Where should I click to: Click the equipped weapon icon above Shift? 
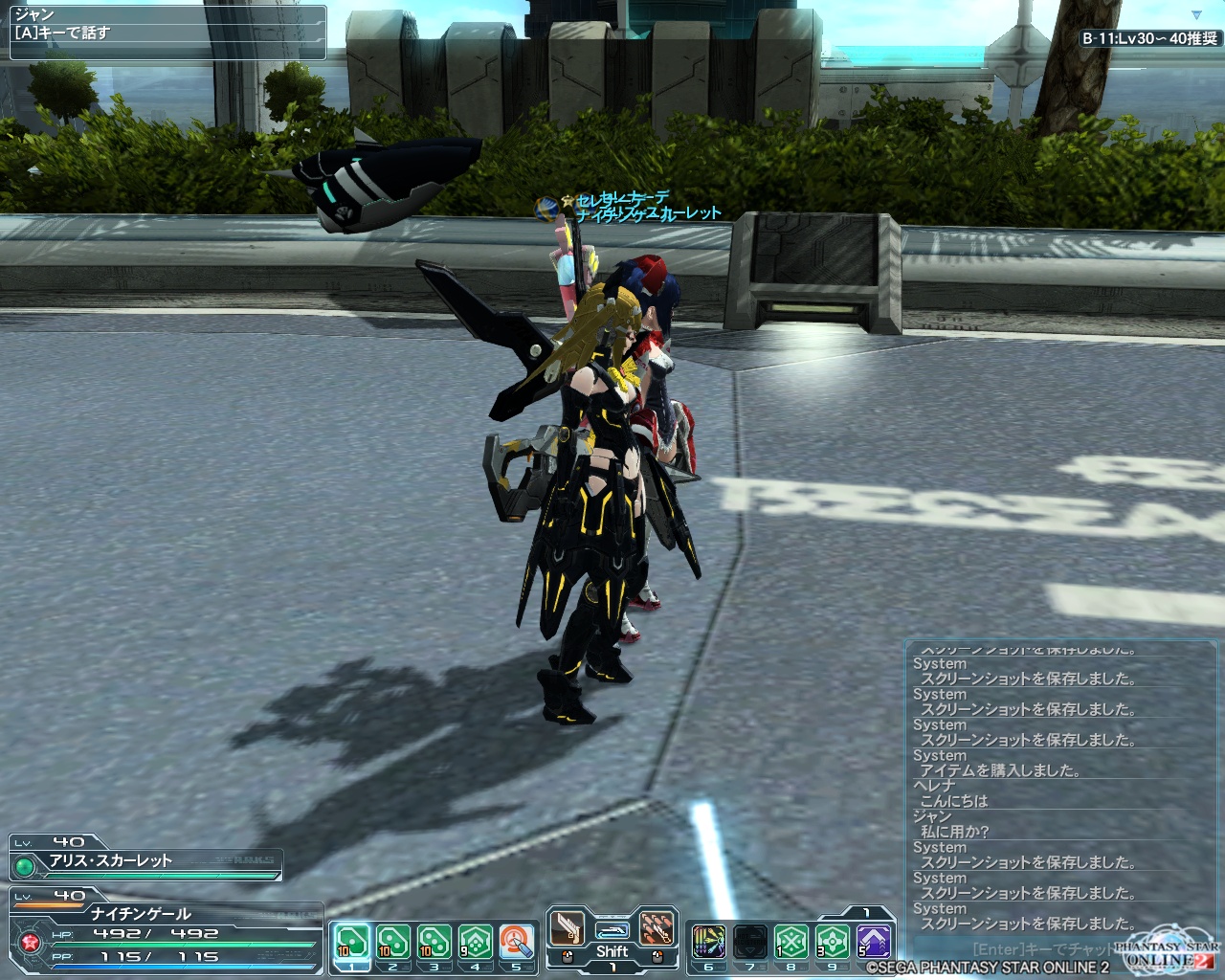coord(612,929)
